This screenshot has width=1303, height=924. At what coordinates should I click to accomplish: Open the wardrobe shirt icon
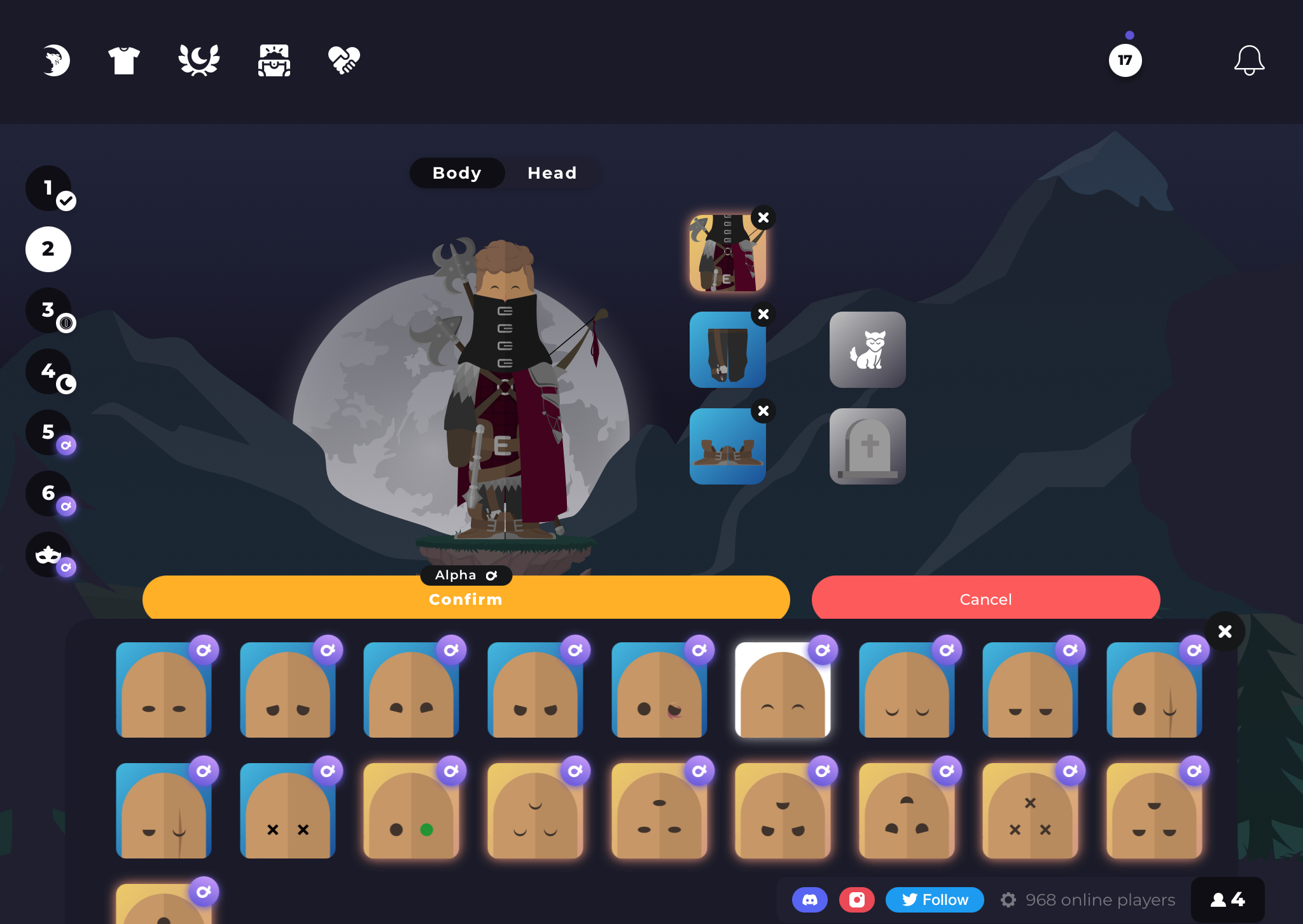point(125,60)
